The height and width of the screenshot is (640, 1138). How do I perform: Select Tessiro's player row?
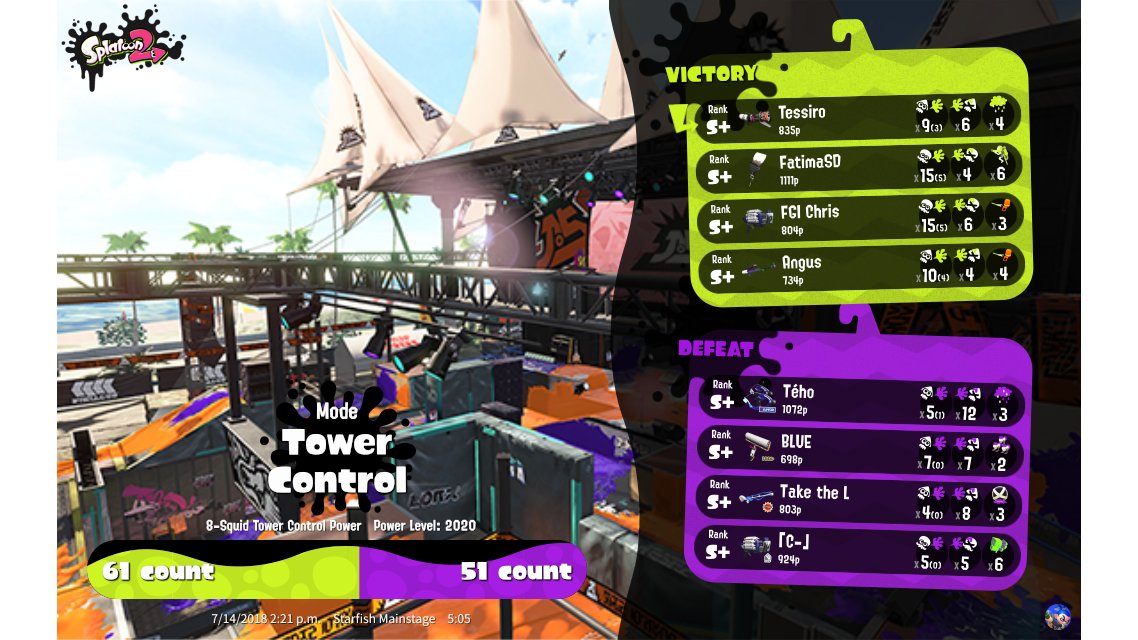tap(858, 117)
